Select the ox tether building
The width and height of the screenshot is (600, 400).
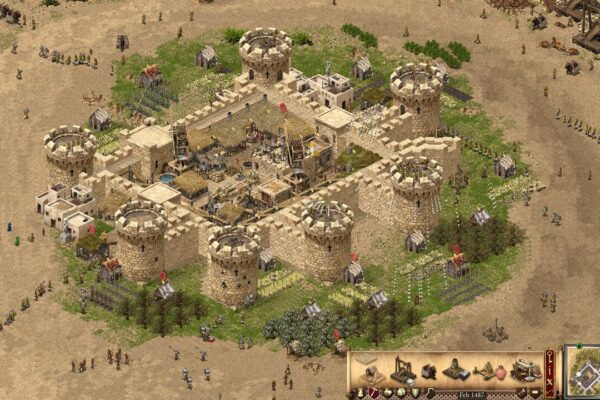pos(430,372)
